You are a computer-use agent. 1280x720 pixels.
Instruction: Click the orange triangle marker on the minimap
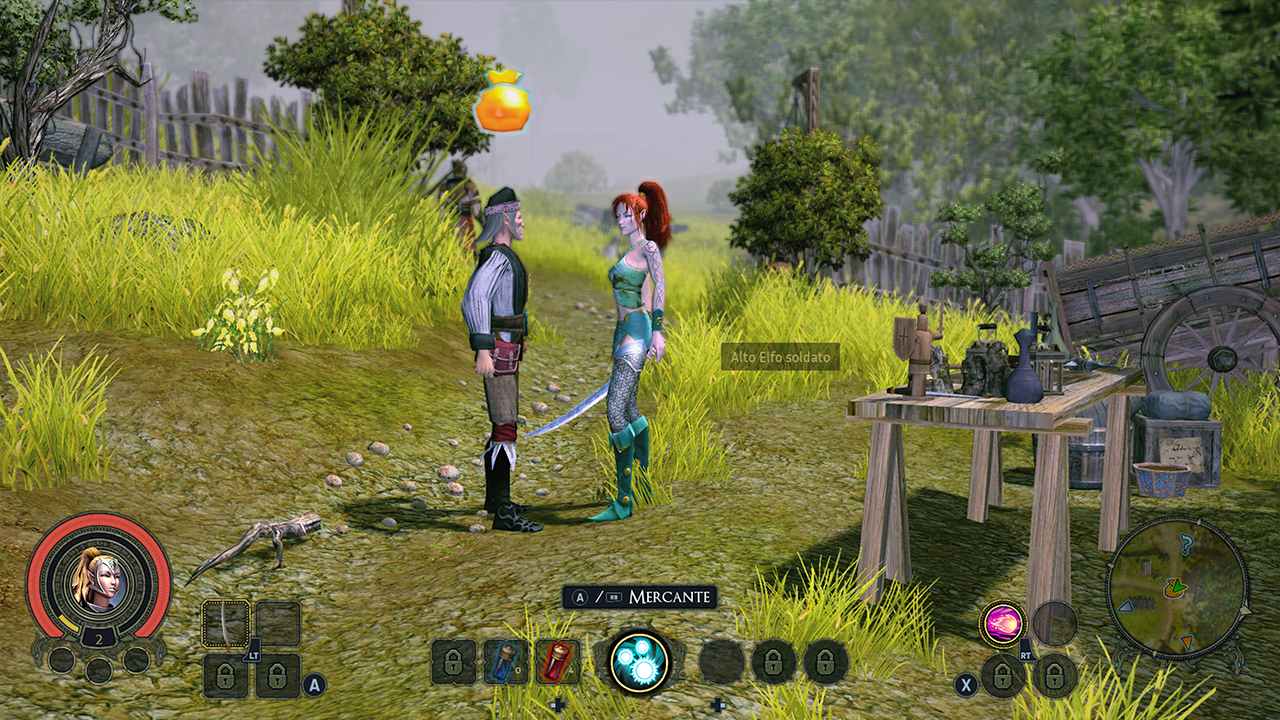[x=1187, y=642]
